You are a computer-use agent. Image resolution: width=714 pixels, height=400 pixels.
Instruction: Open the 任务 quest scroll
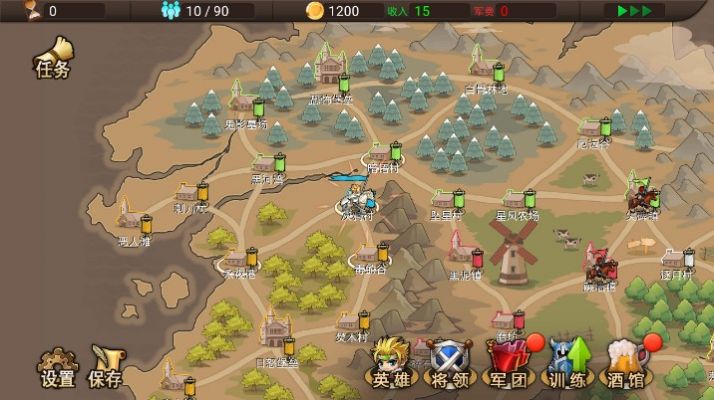point(53,58)
